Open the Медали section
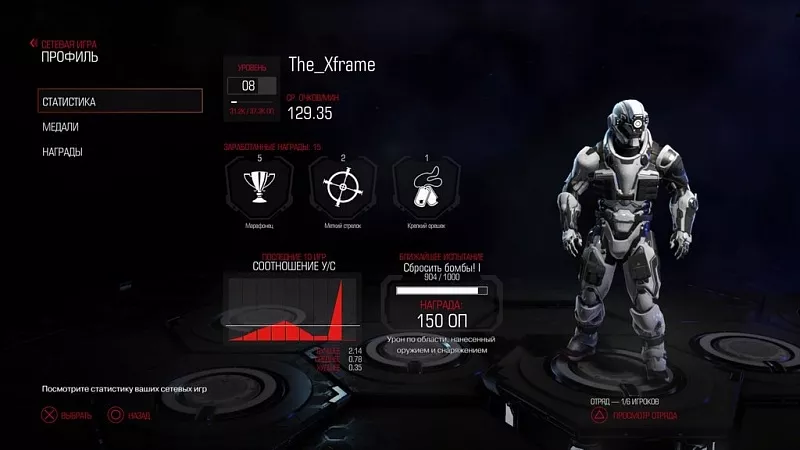This screenshot has width=800, height=450. 60,127
